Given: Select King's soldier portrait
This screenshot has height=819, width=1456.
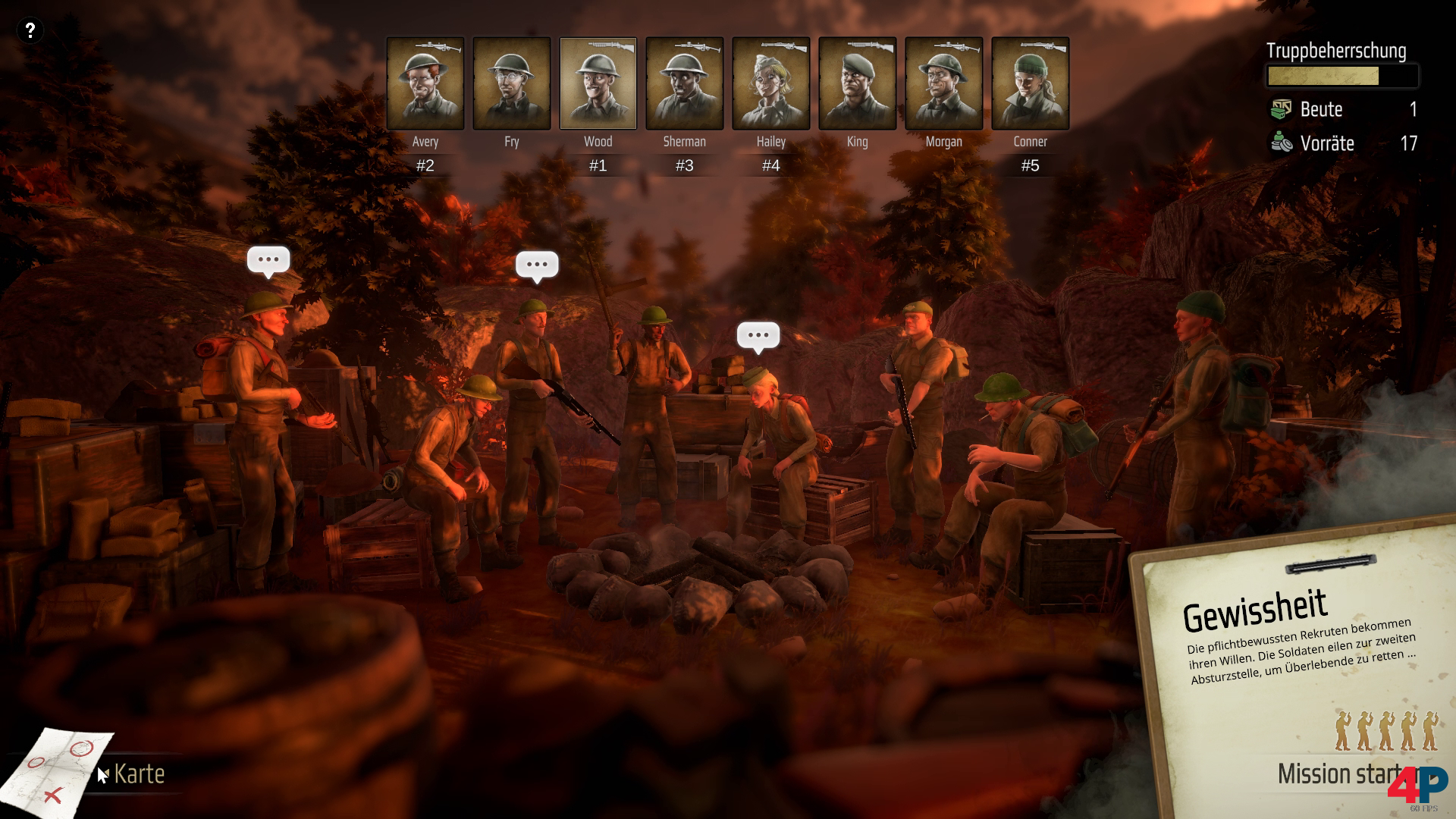Looking at the screenshot, I should pos(858,83).
